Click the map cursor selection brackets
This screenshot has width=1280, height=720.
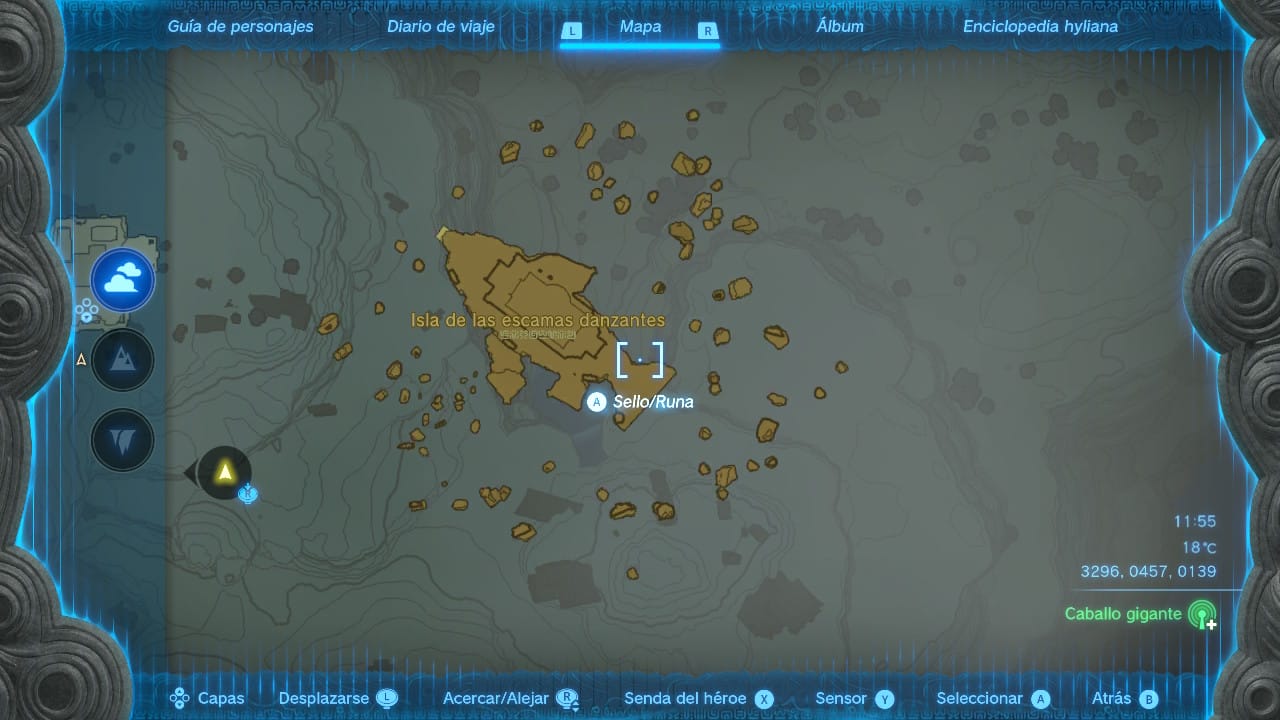tap(641, 361)
